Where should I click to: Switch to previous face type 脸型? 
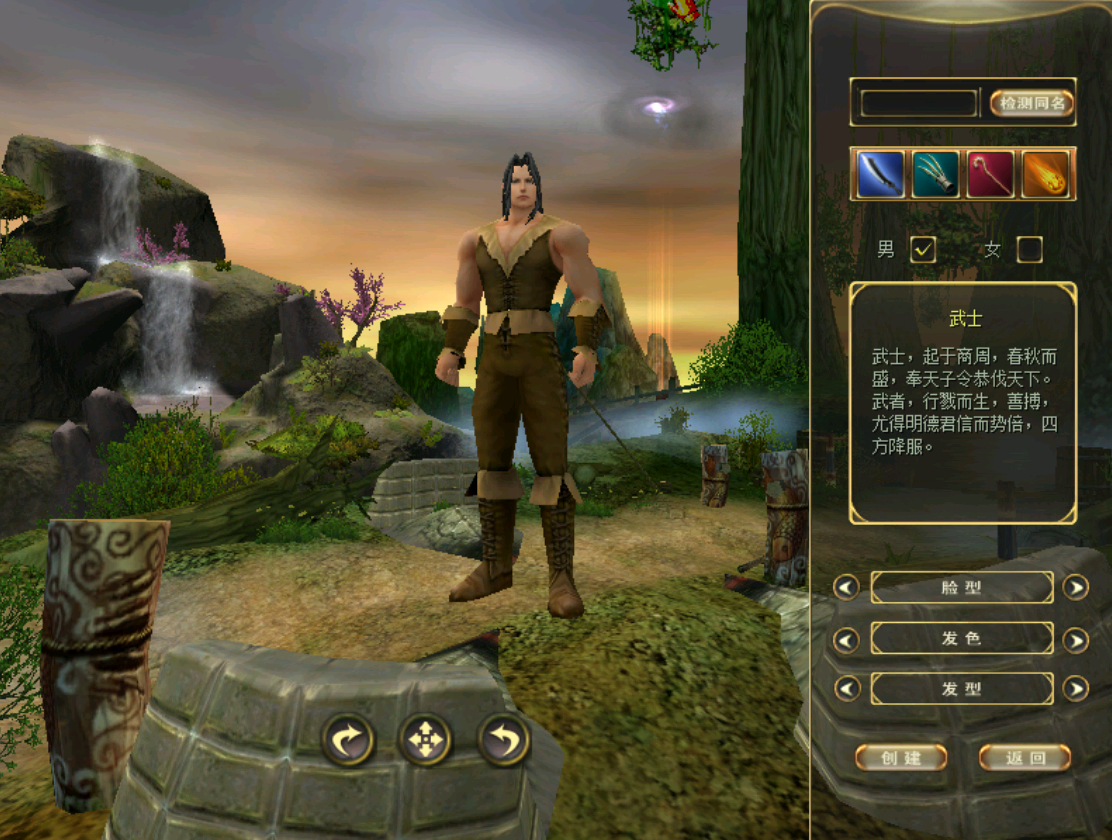[x=846, y=587]
